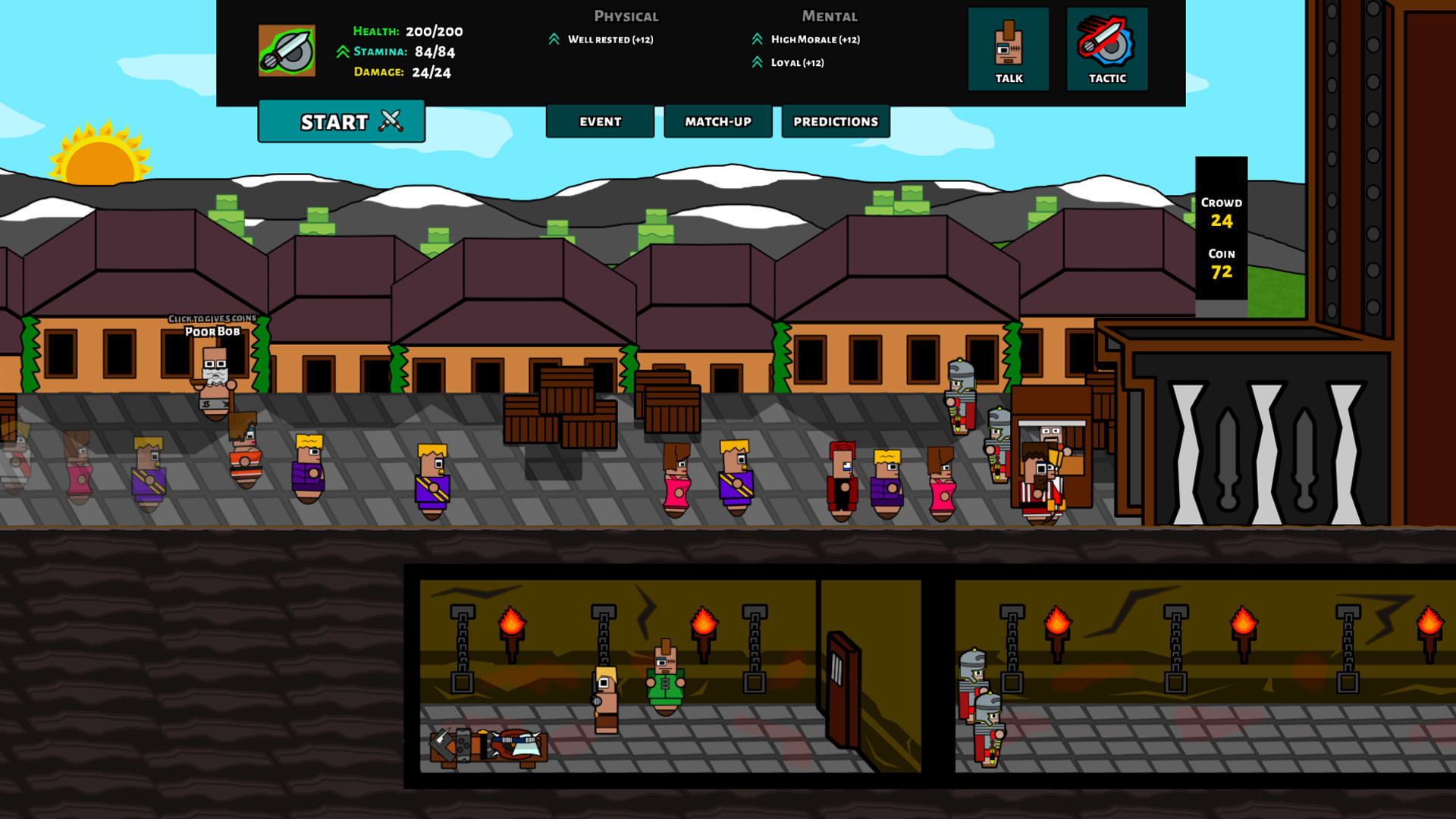The width and height of the screenshot is (1456, 819).
Task: Open the EVENT tab
Action: pyautogui.click(x=599, y=121)
